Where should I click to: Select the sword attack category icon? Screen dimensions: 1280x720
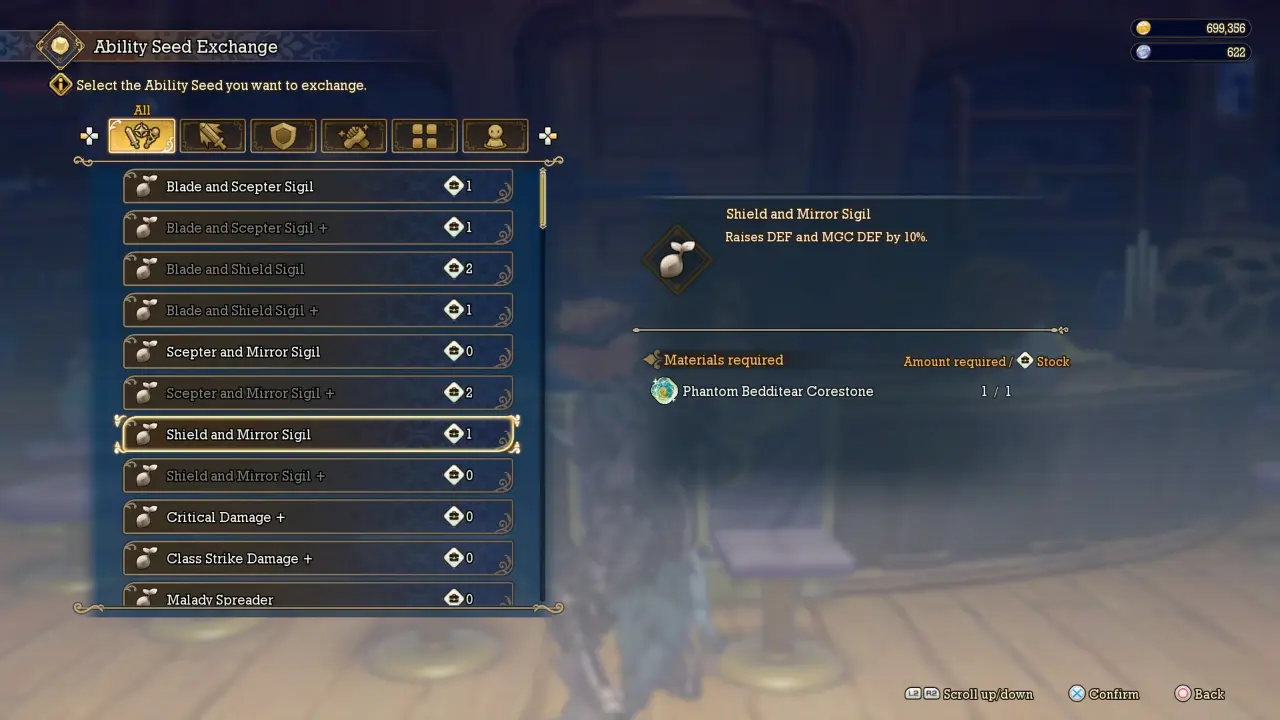(x=212, y=135)
